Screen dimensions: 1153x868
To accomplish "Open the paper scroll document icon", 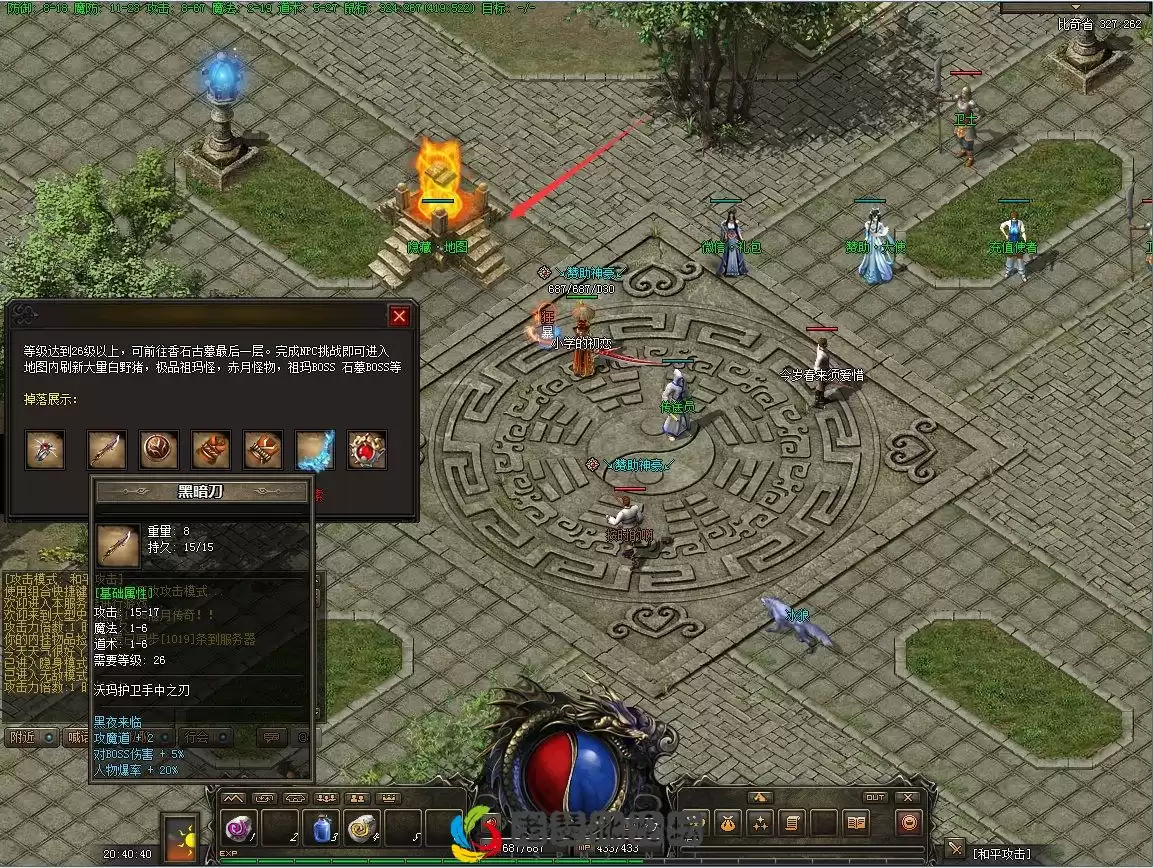I will click(x=790, y=823).
